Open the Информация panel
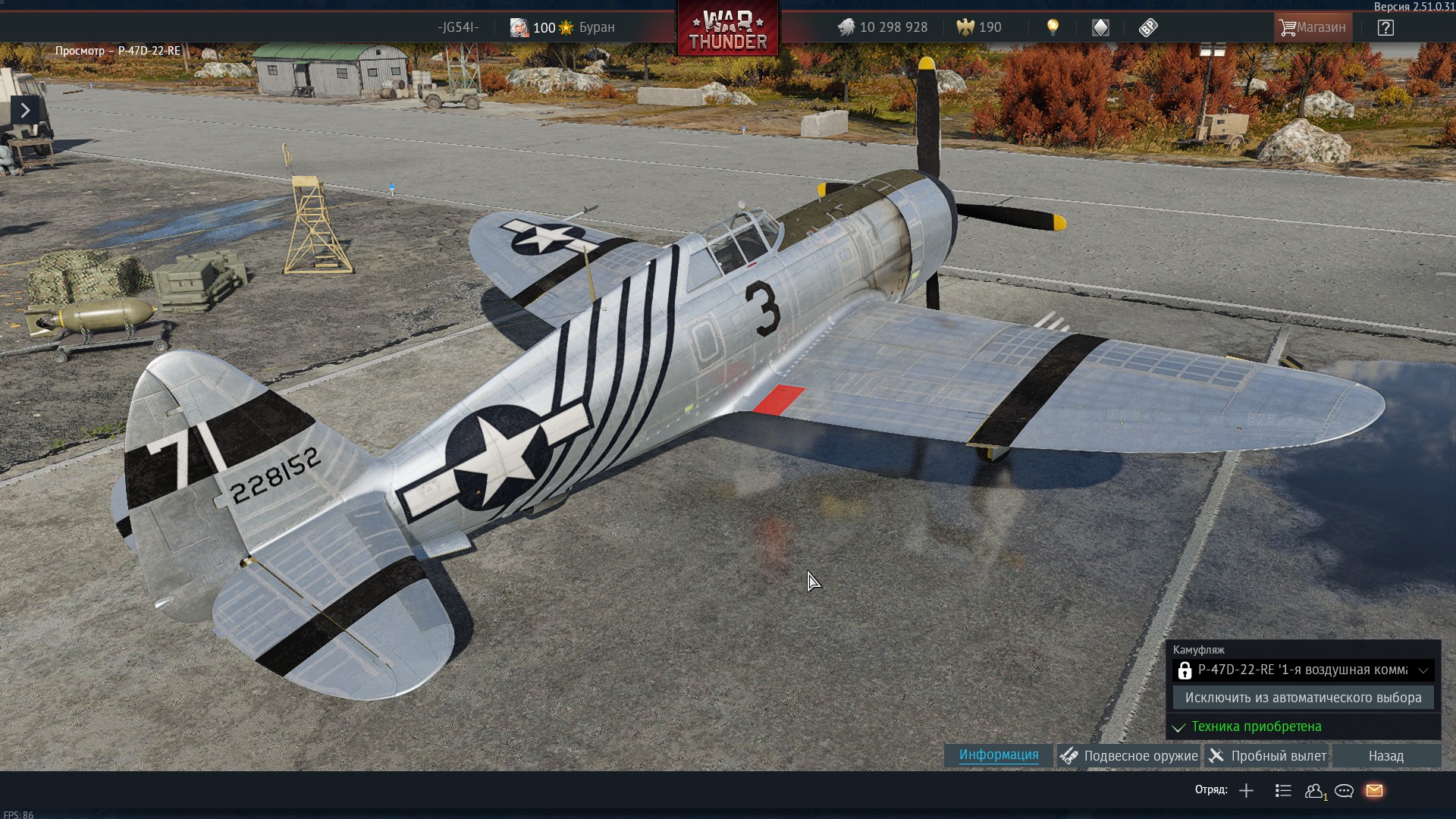Screen dimensions: 1456x819 pyautogui.click(x=999, y=755)
